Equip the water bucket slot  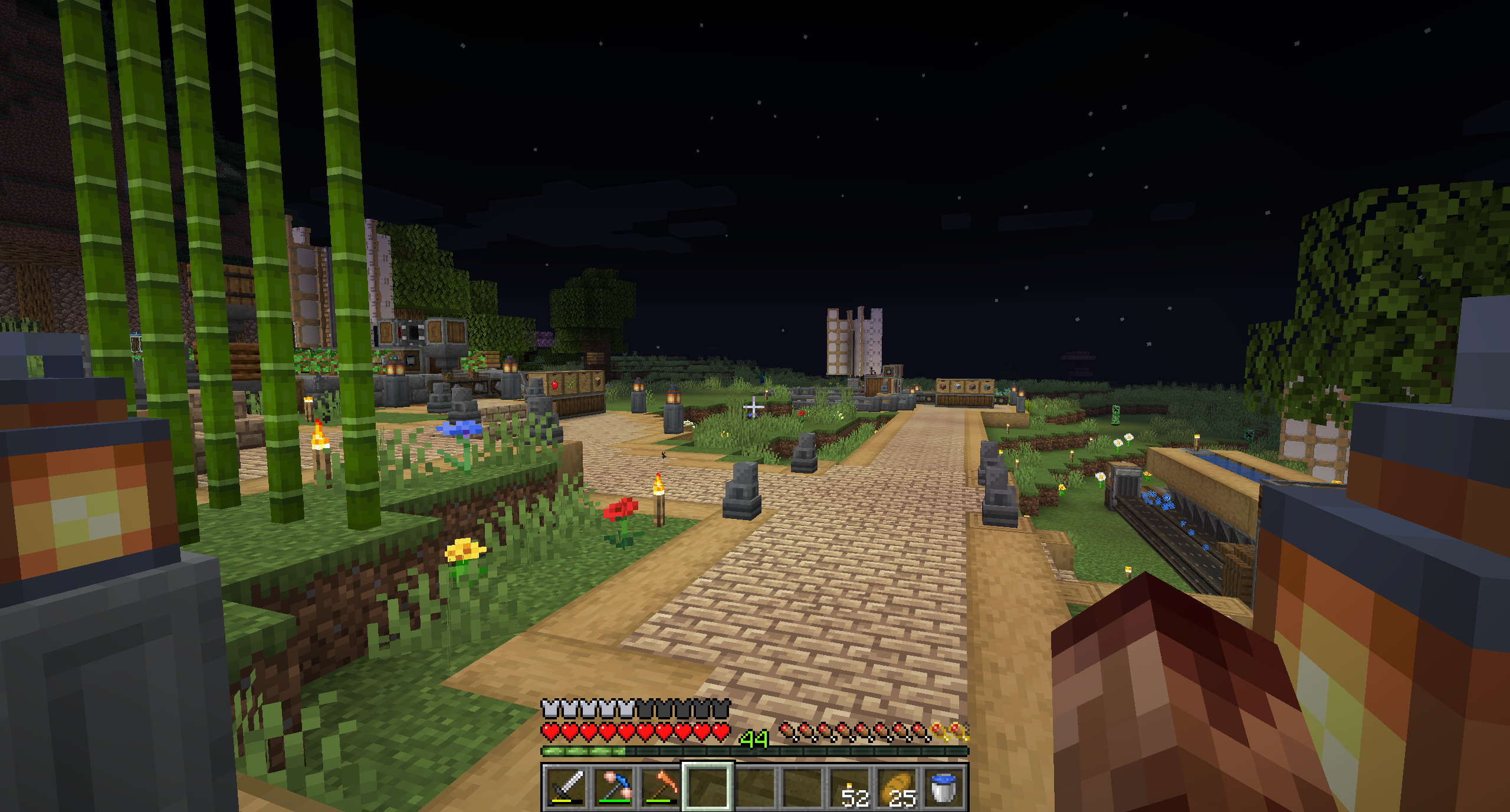pyautogui.click(x=944, y=787)
